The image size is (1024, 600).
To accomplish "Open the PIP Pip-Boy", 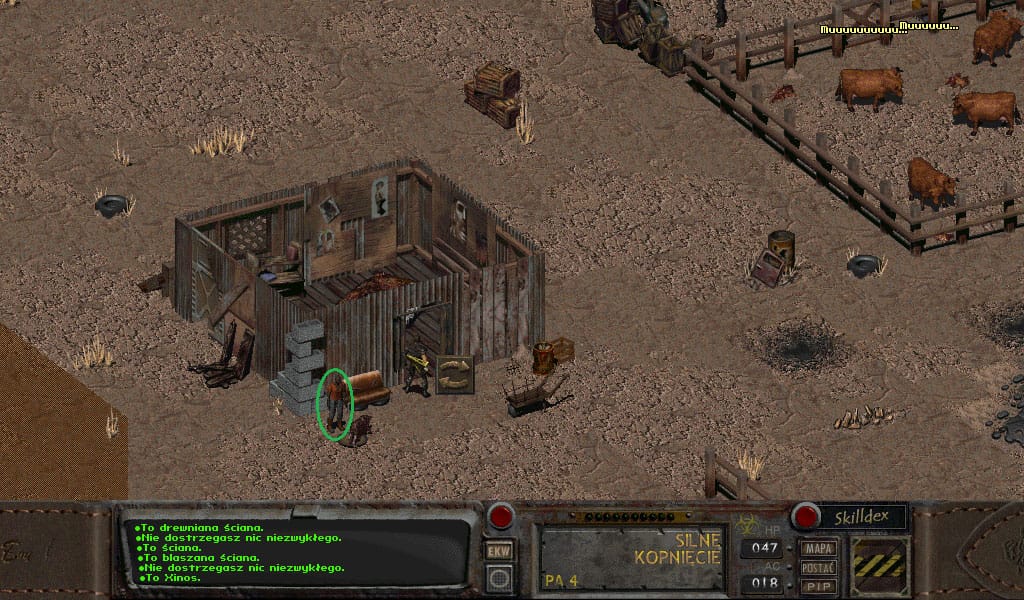I will (x=819, y=586).
